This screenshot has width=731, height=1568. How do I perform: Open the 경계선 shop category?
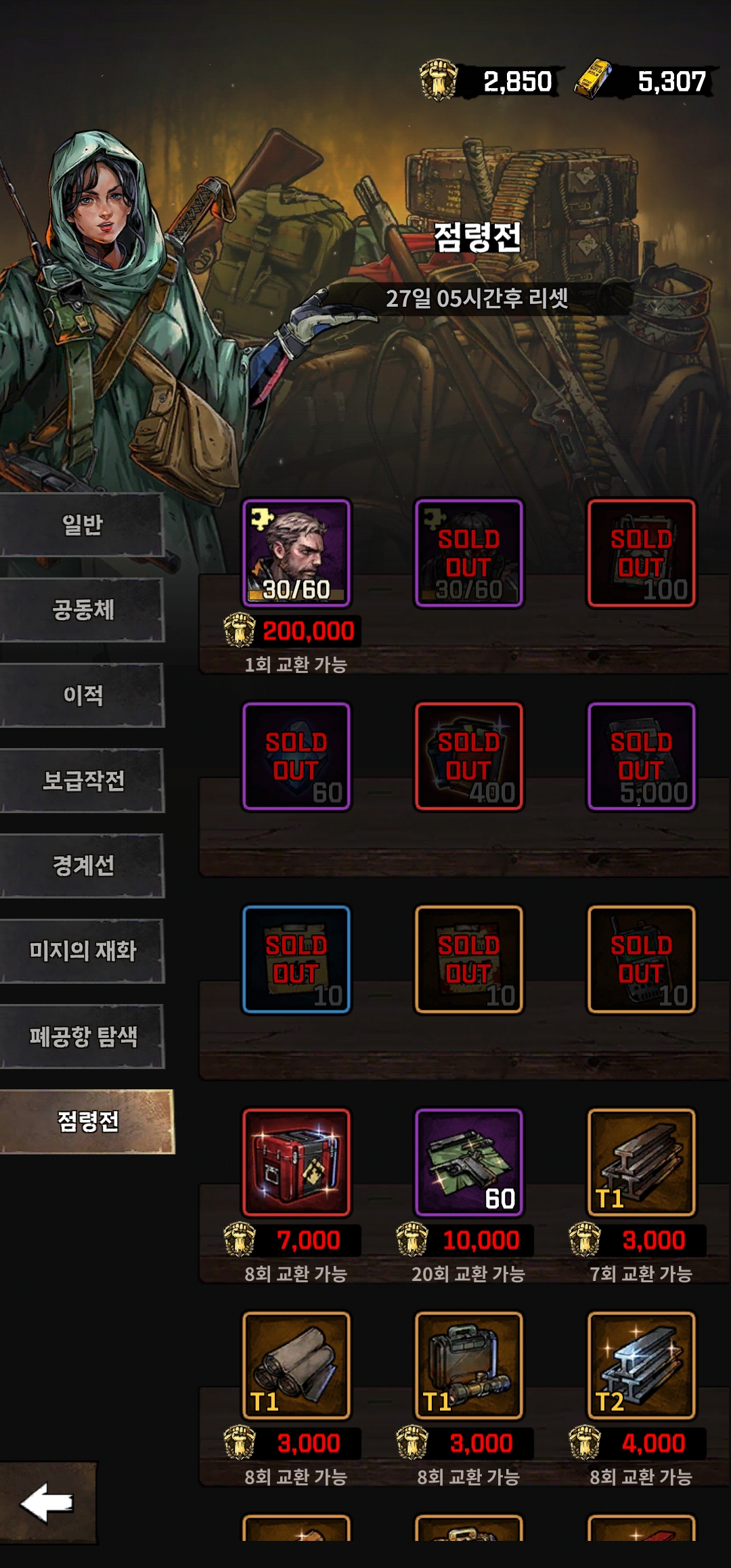pos(82,866)
